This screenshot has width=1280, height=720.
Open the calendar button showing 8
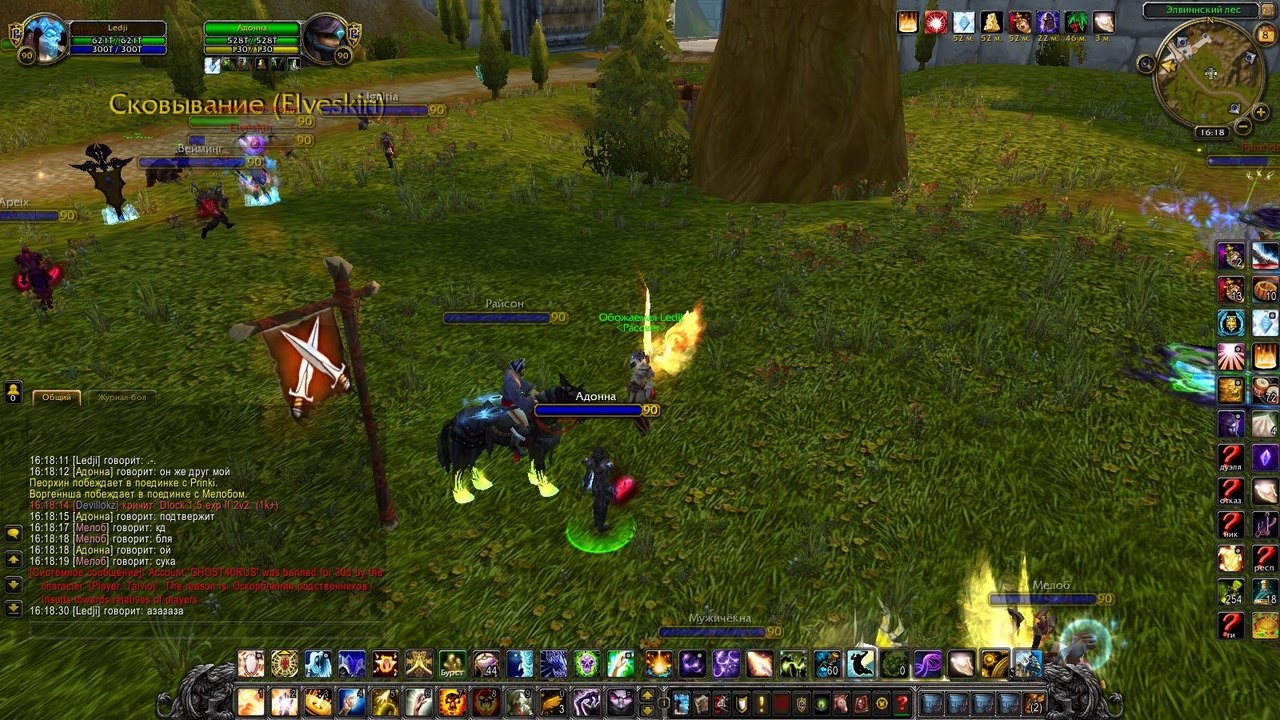(x=1265, y=36)
